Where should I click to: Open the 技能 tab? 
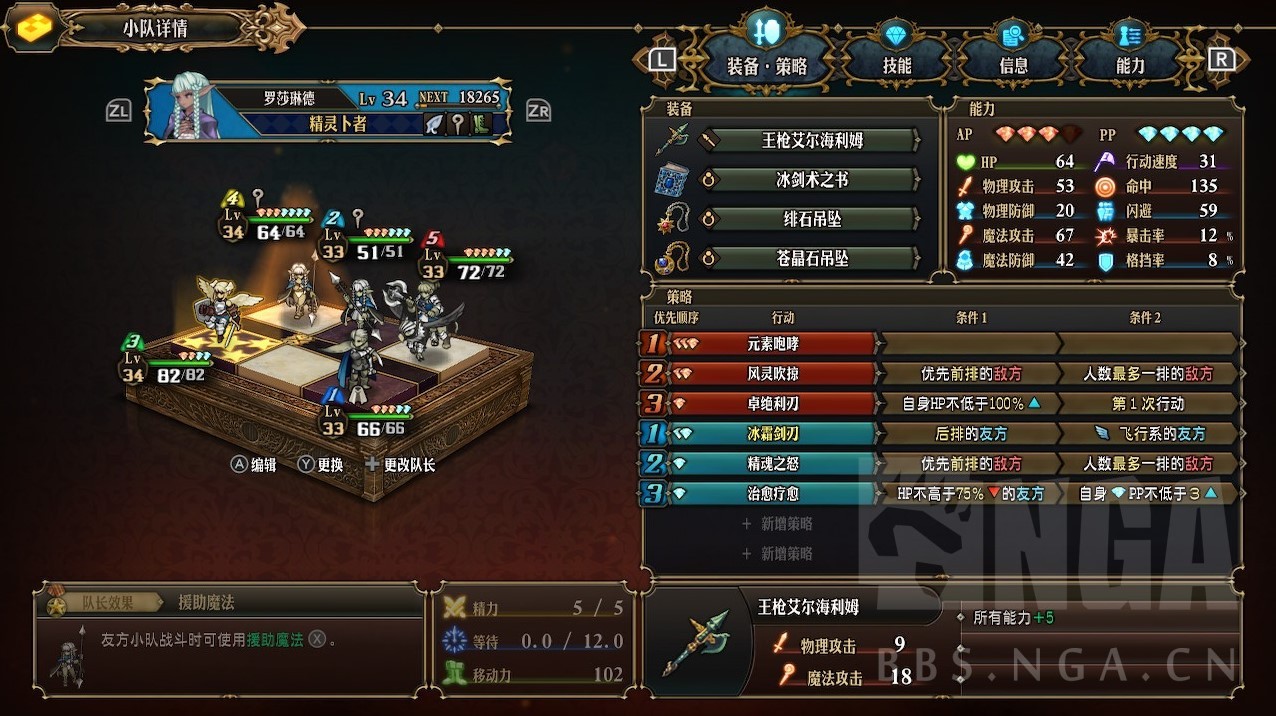(897, 66)
